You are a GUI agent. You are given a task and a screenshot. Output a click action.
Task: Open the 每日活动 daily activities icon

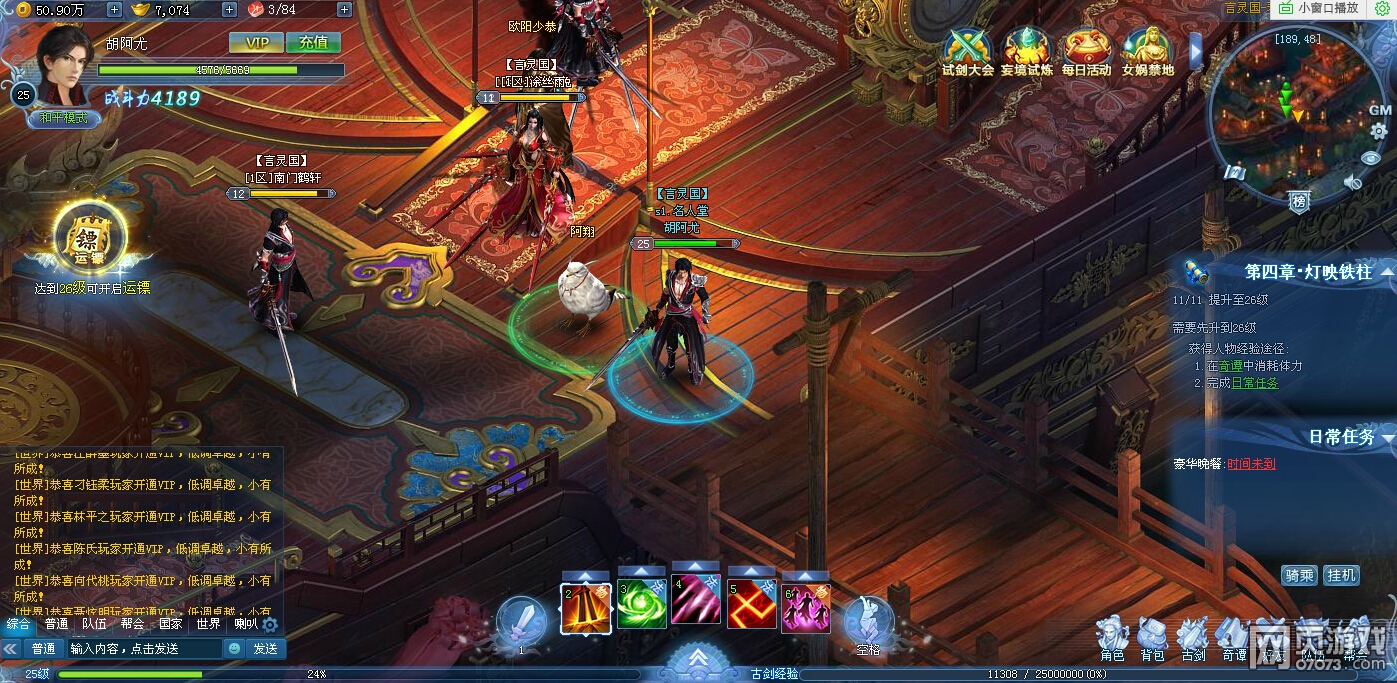[x=1086, y=48]
